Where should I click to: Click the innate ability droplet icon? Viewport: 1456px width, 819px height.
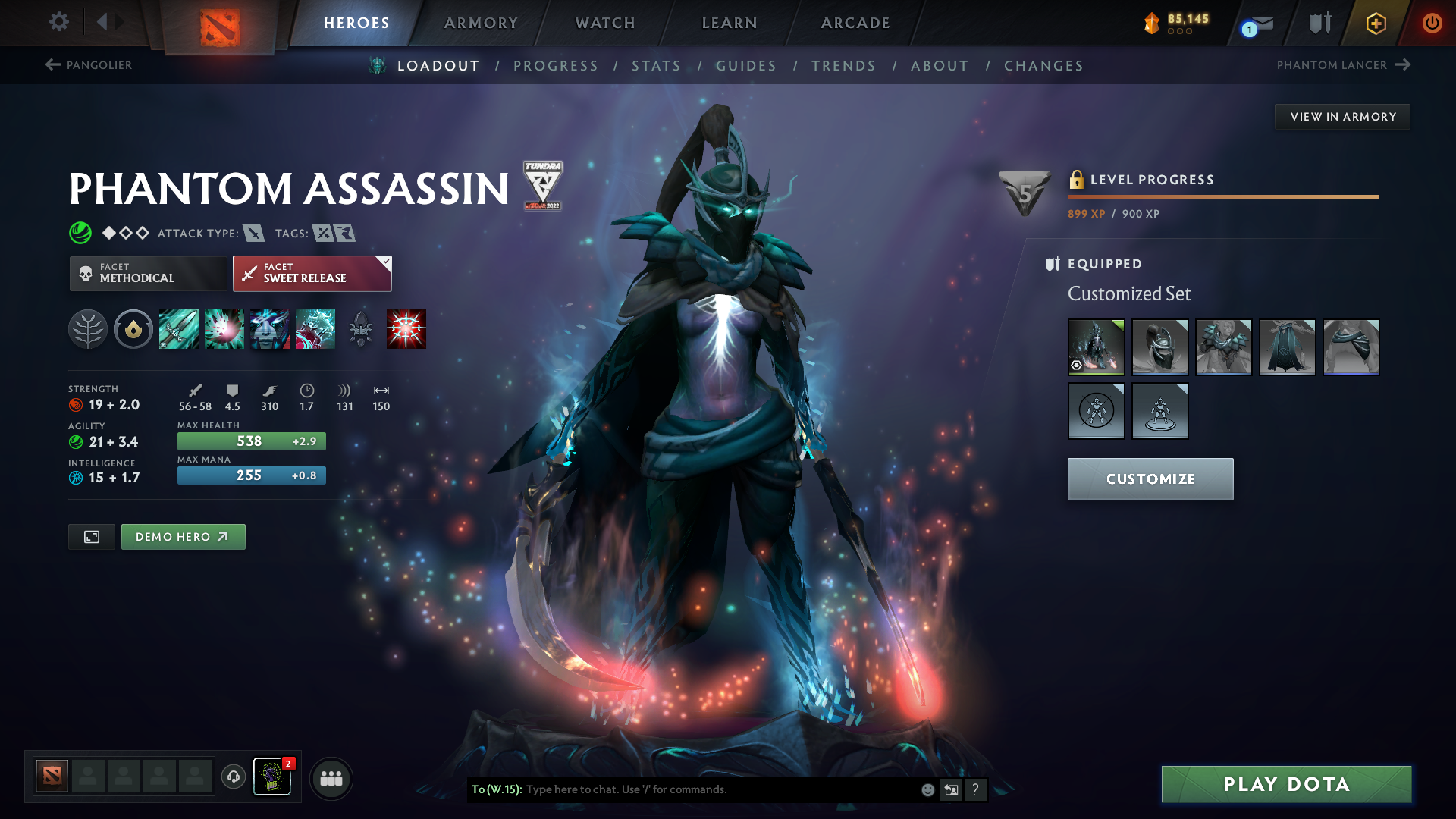[133, 328]
